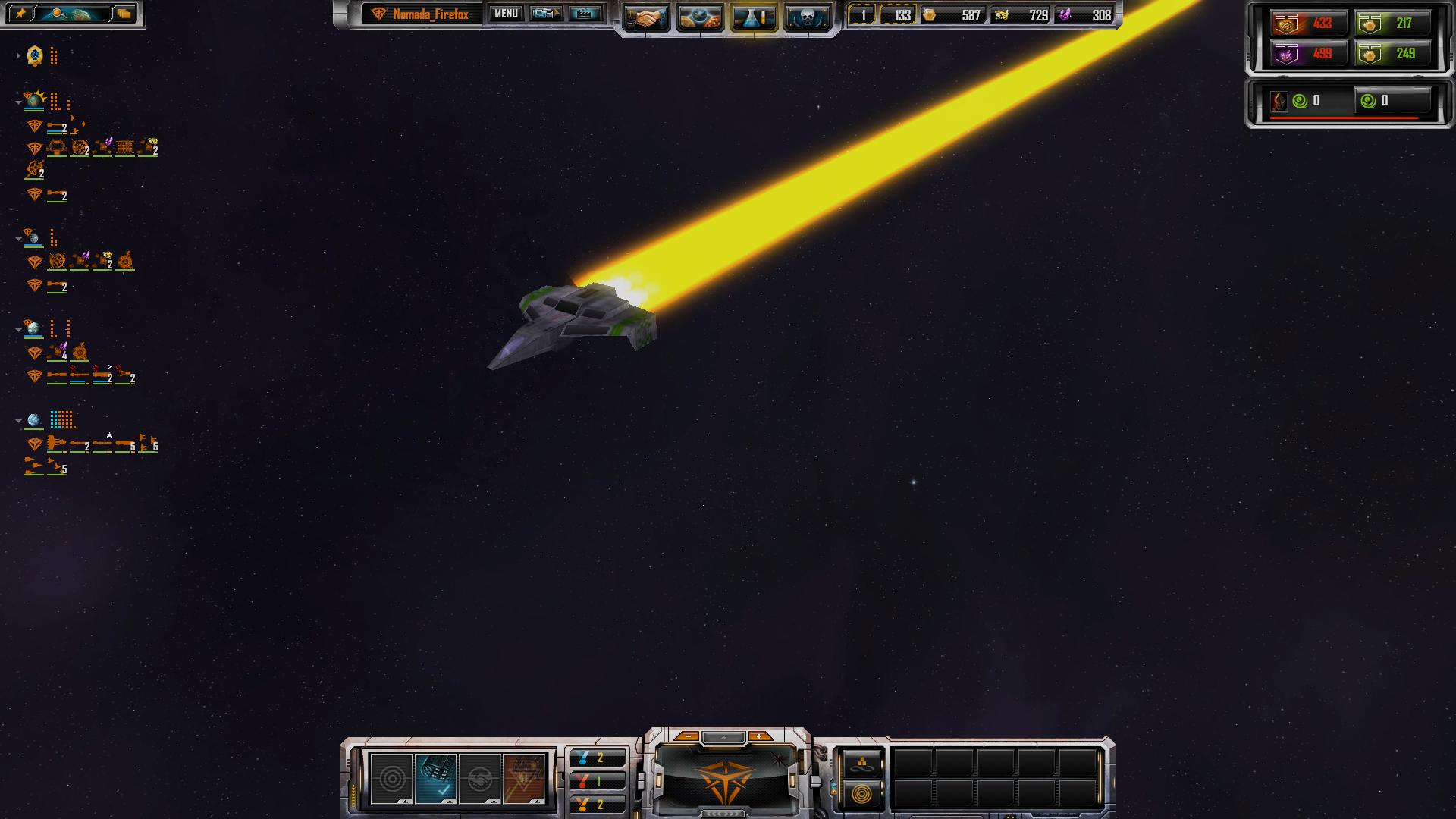The height and width of the screenshot is (819, 1456).
Task: Select the orange faction emblem button
Action: [x=523, y=779]
